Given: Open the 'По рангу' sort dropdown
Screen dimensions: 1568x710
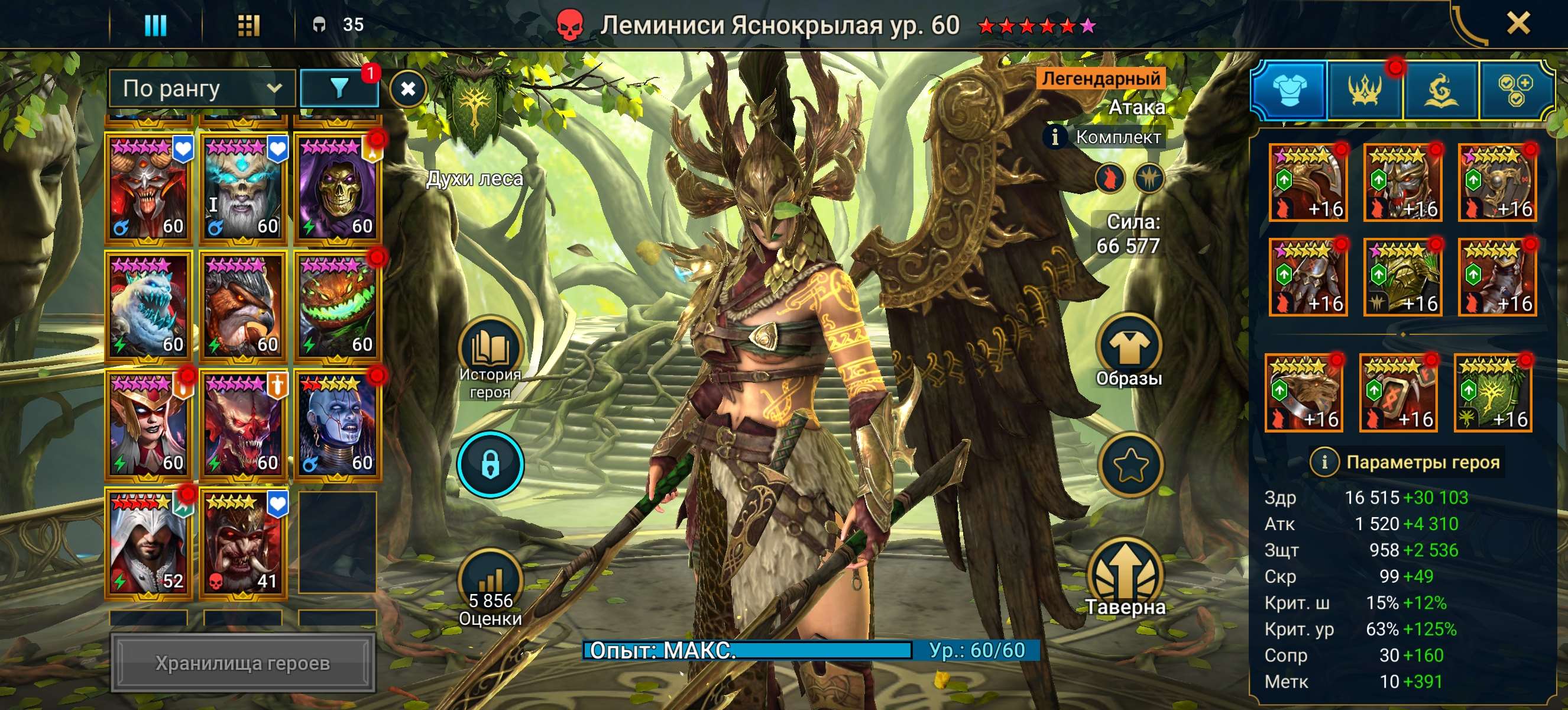Looking at the screenshot, I should tap(202, 89).
